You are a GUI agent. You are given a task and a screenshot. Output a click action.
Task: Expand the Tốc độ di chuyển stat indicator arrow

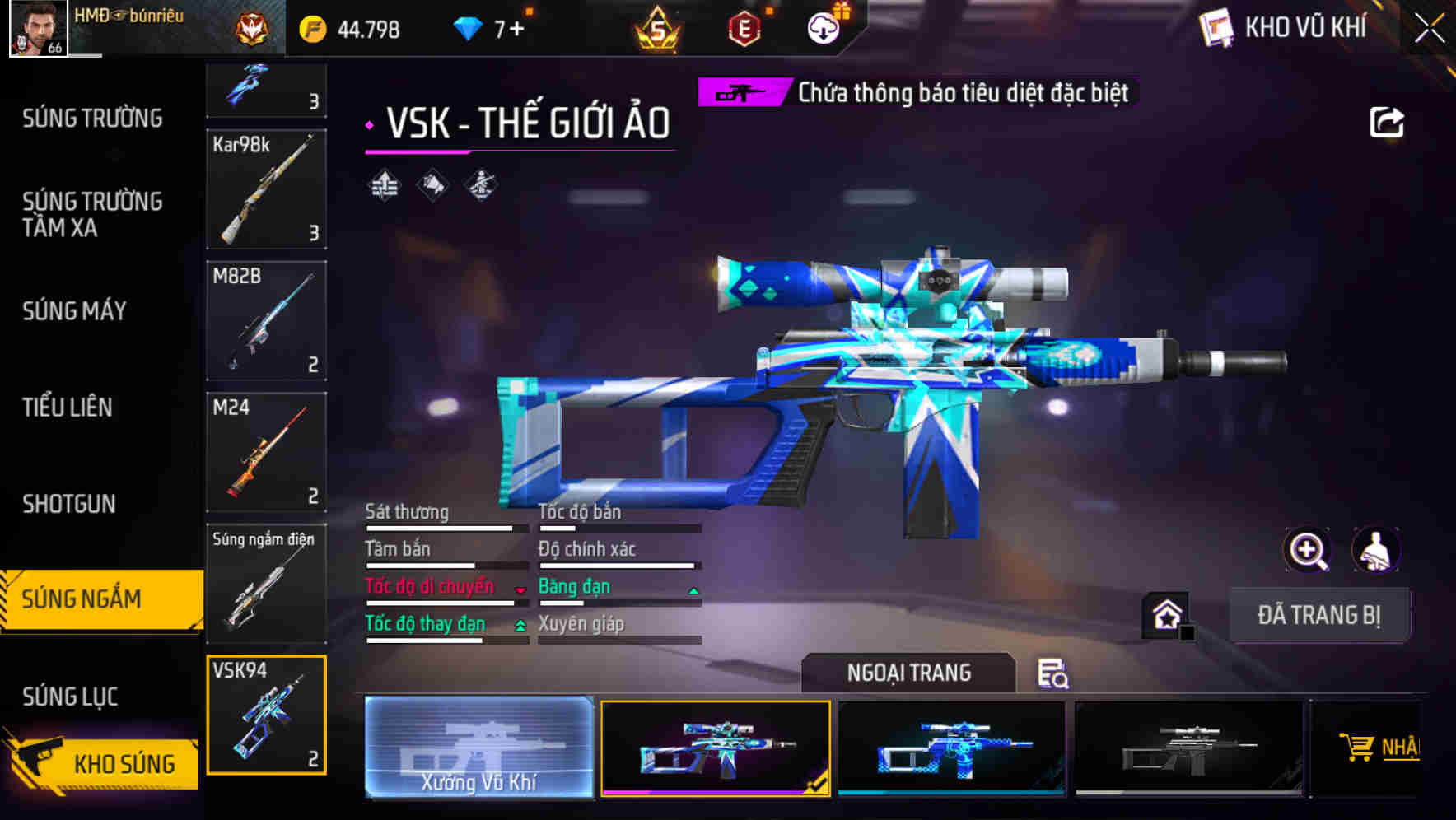click(518, 591)
